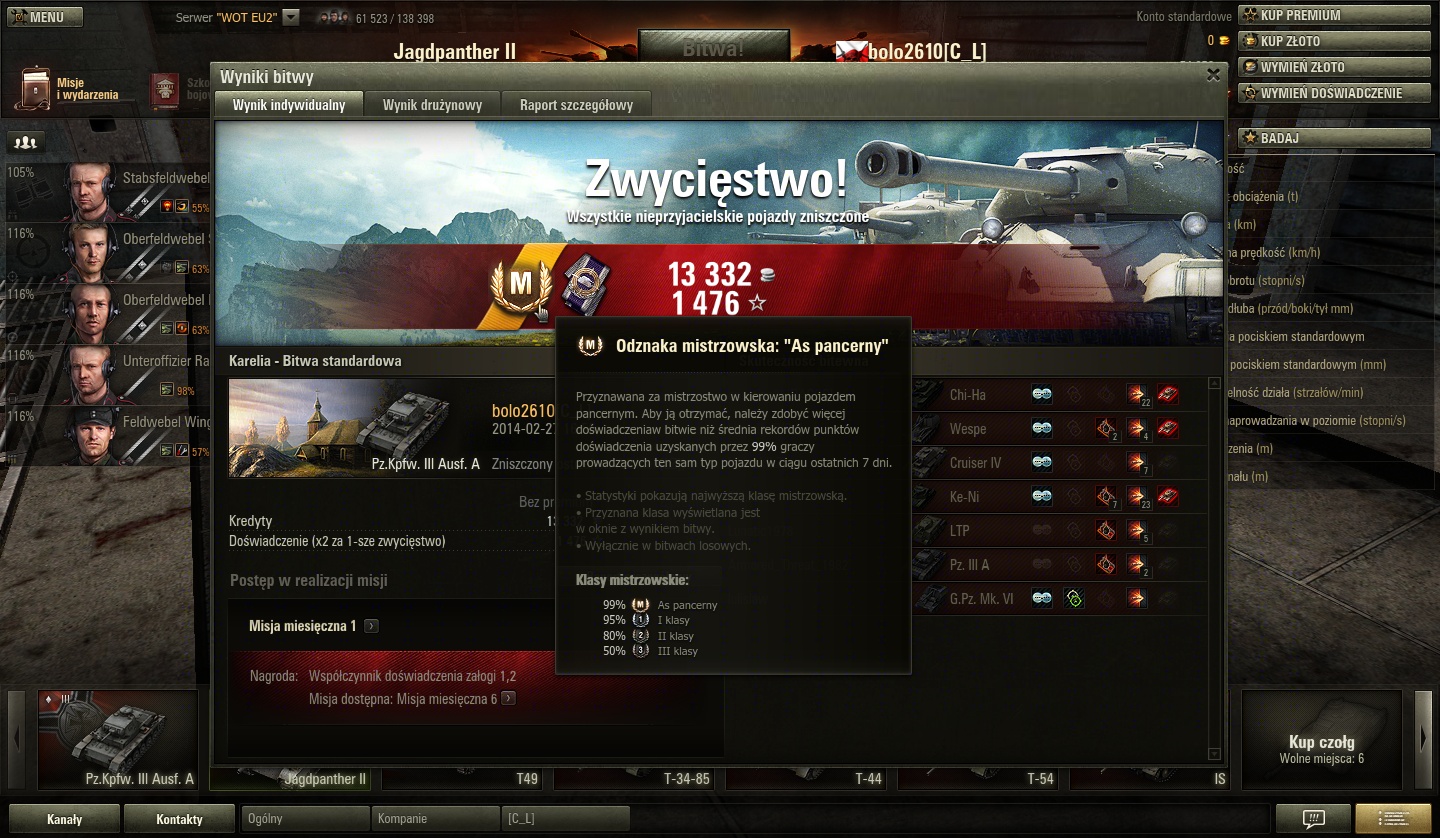This screenshot has width=1440, height=838.
Task: Expand Misja miesięczna 1 details arrow
Action: coord(371,626)
